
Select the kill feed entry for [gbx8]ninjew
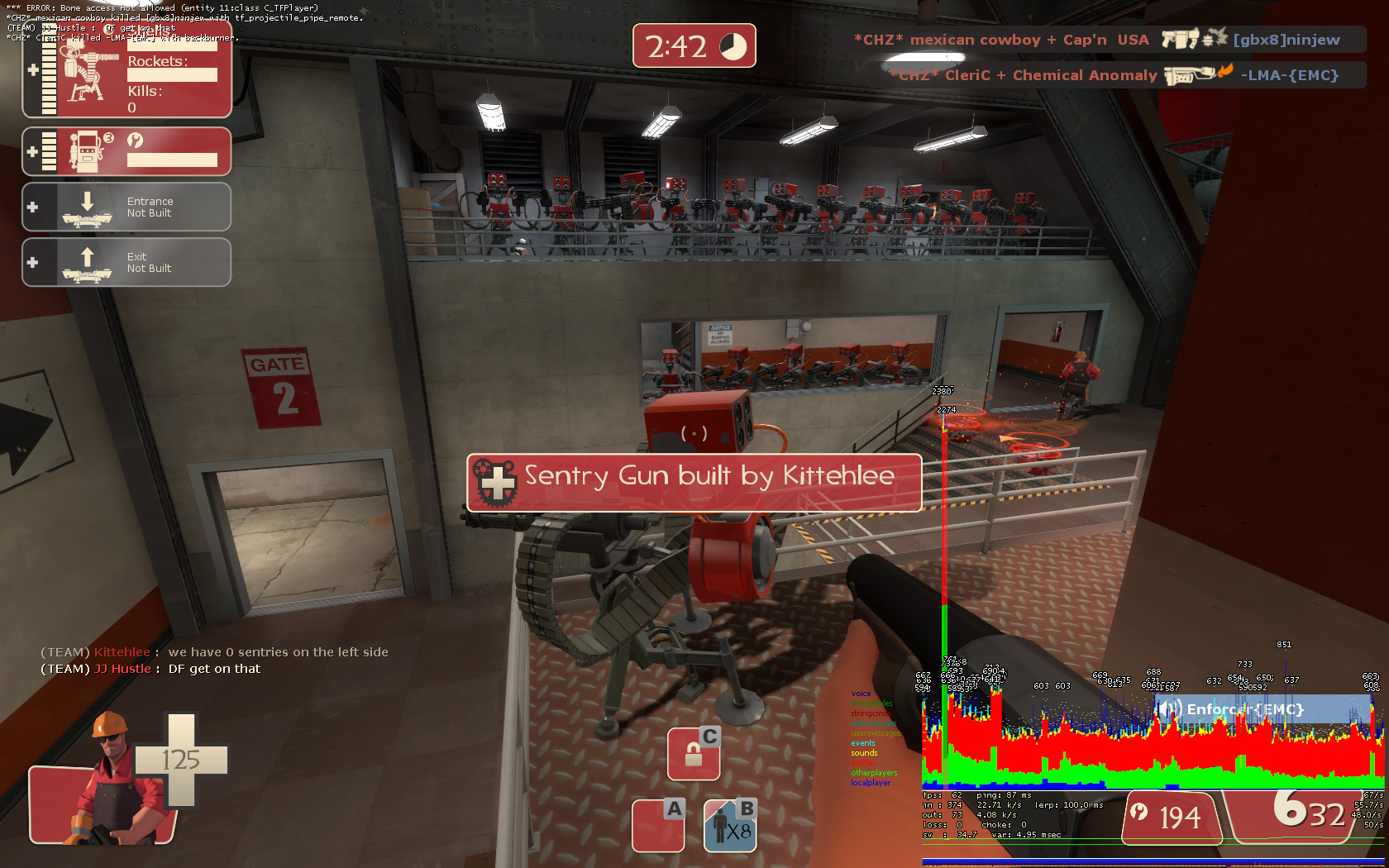click(1108, 40)
